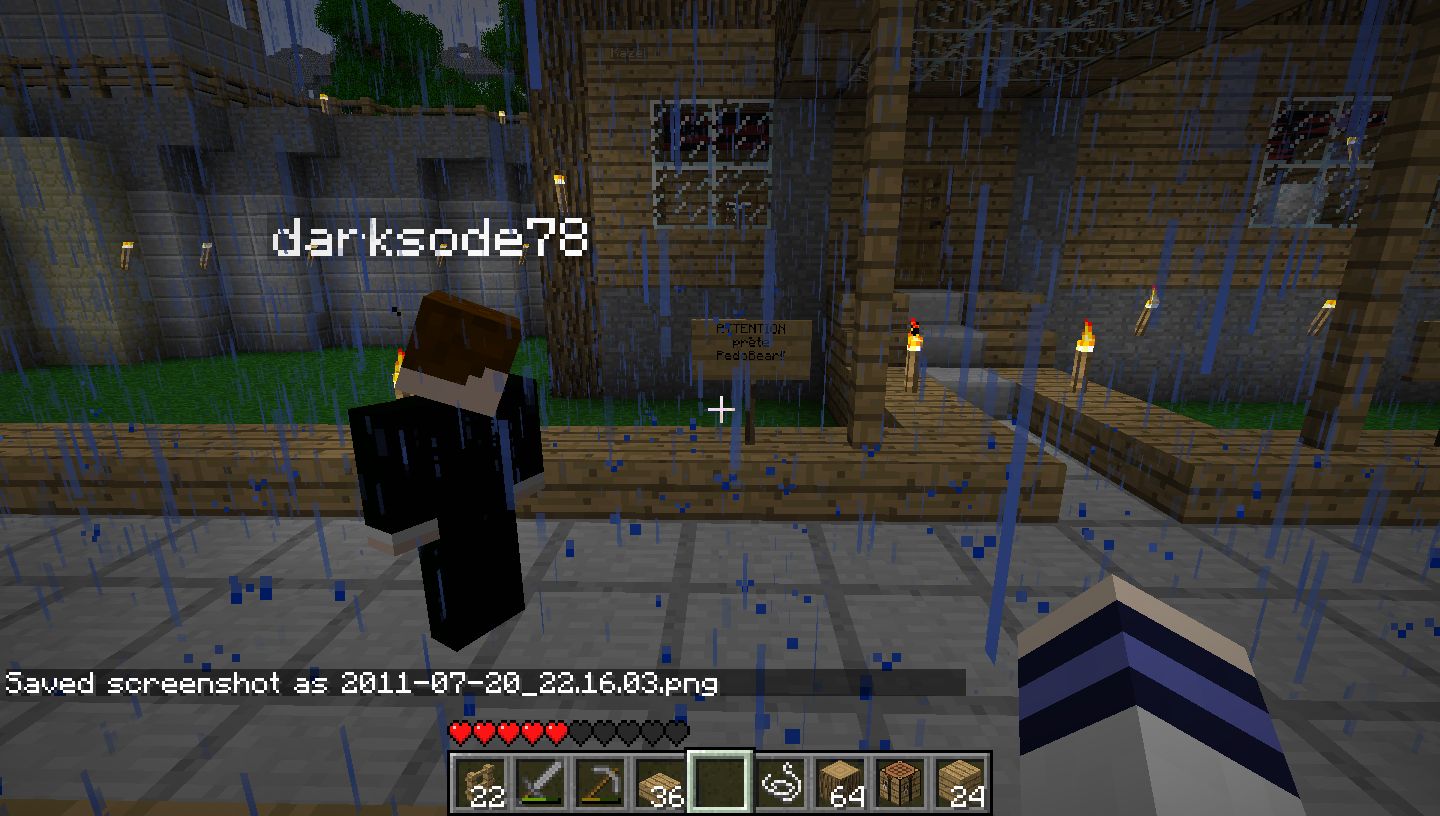The height and width of the screenshot is (816, 1440).
Task: Equip the sword in the hotbar
Action: [539, 782]
